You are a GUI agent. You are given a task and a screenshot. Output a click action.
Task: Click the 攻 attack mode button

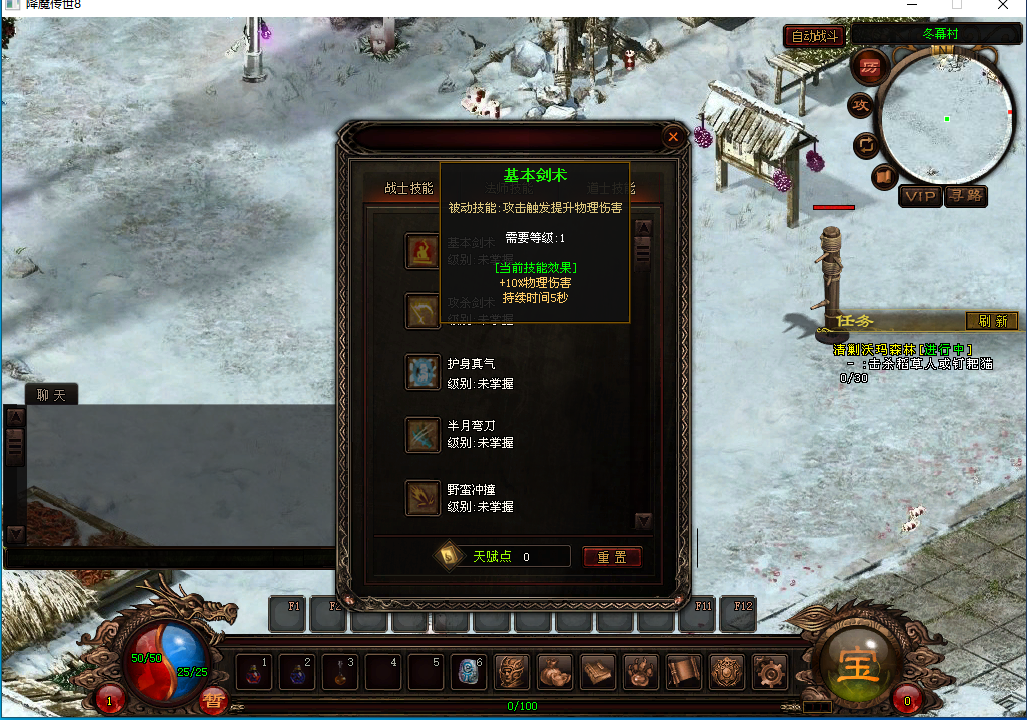860,105
